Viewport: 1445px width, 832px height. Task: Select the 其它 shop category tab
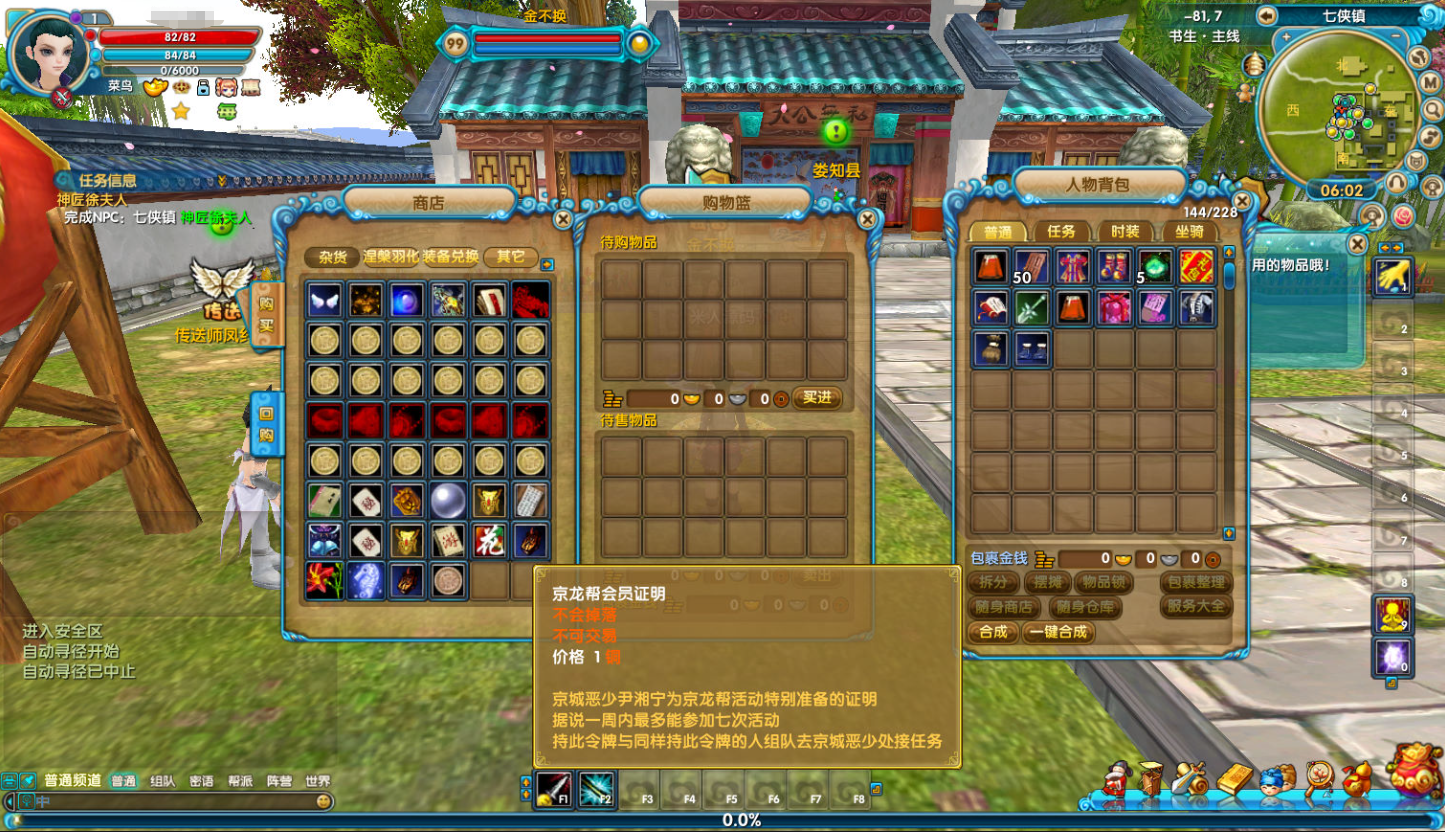tap(510, 257)
